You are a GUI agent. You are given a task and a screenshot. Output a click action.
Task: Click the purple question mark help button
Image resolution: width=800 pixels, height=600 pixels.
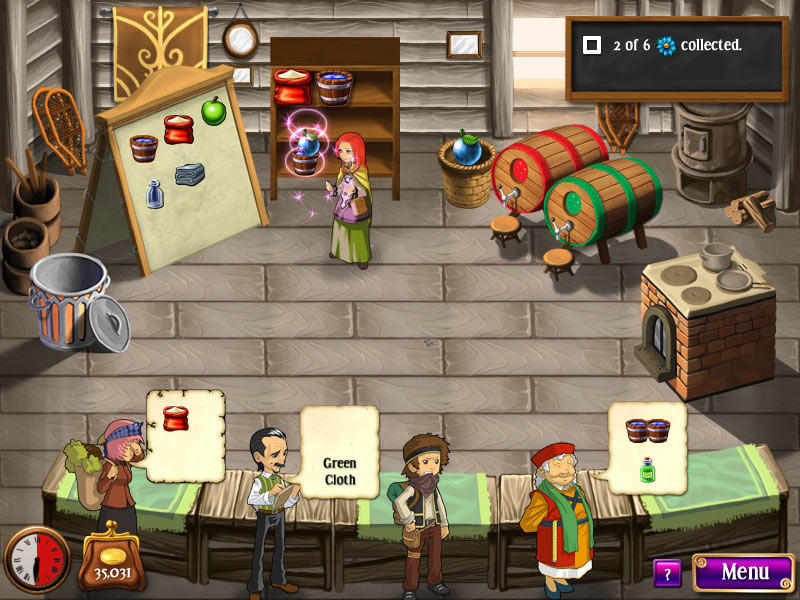tap(667, 573)
